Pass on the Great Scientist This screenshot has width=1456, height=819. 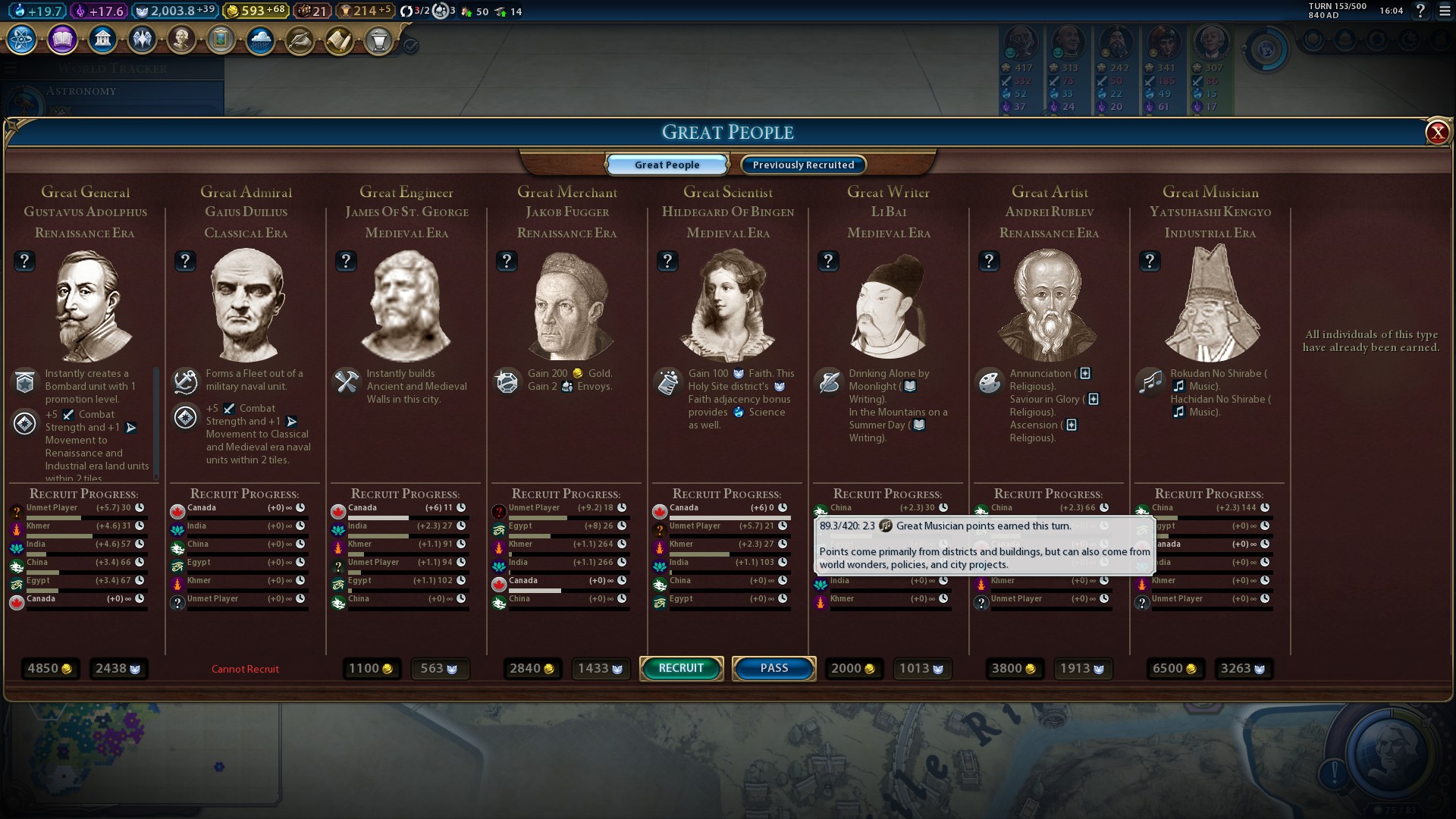click(x=773, y=668)
